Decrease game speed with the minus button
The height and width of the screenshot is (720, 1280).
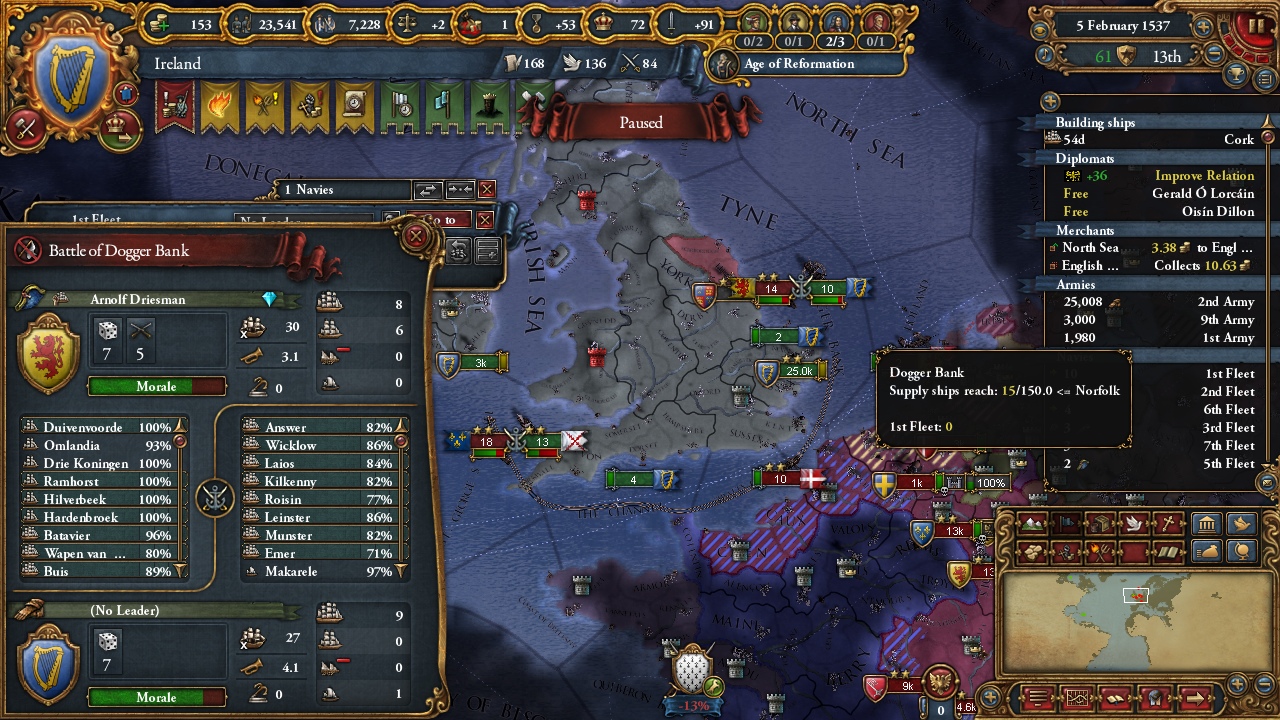[x=1214, y=54]
